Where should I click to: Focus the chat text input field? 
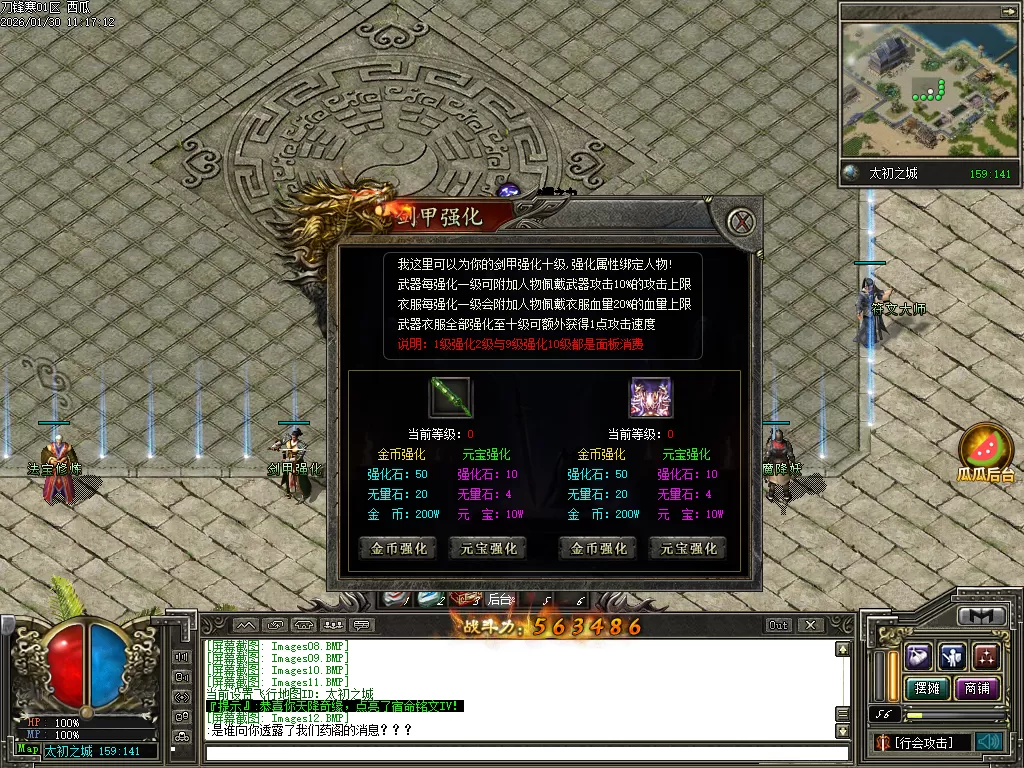[x=520, y=752]
